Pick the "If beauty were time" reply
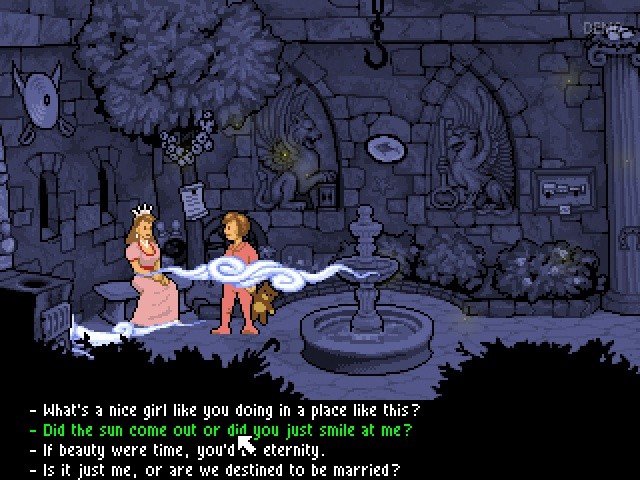This screenshot has width=640, height=480. tap(180, 450)
